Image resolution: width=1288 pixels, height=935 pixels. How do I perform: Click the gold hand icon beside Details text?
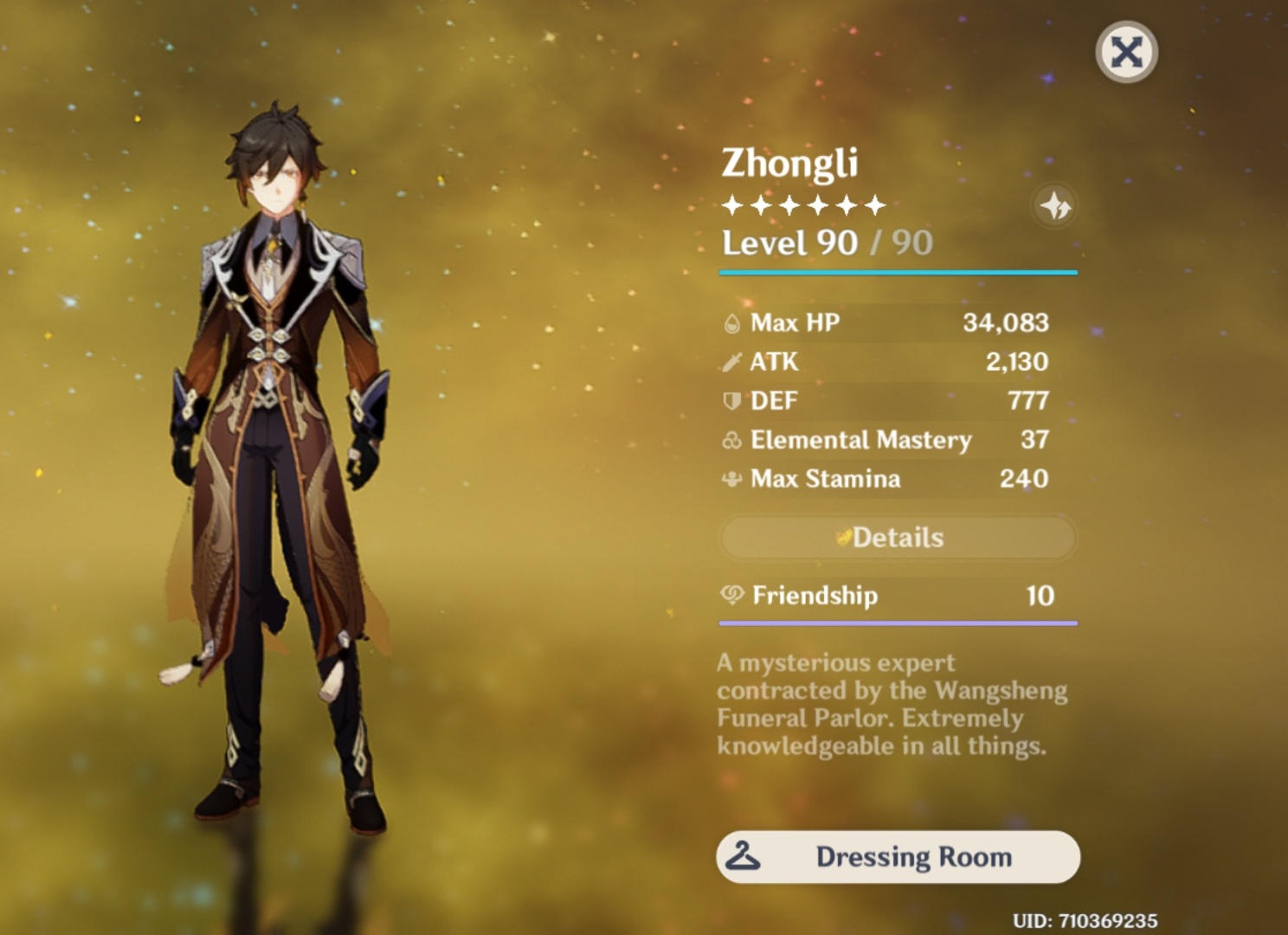(843, 537)
